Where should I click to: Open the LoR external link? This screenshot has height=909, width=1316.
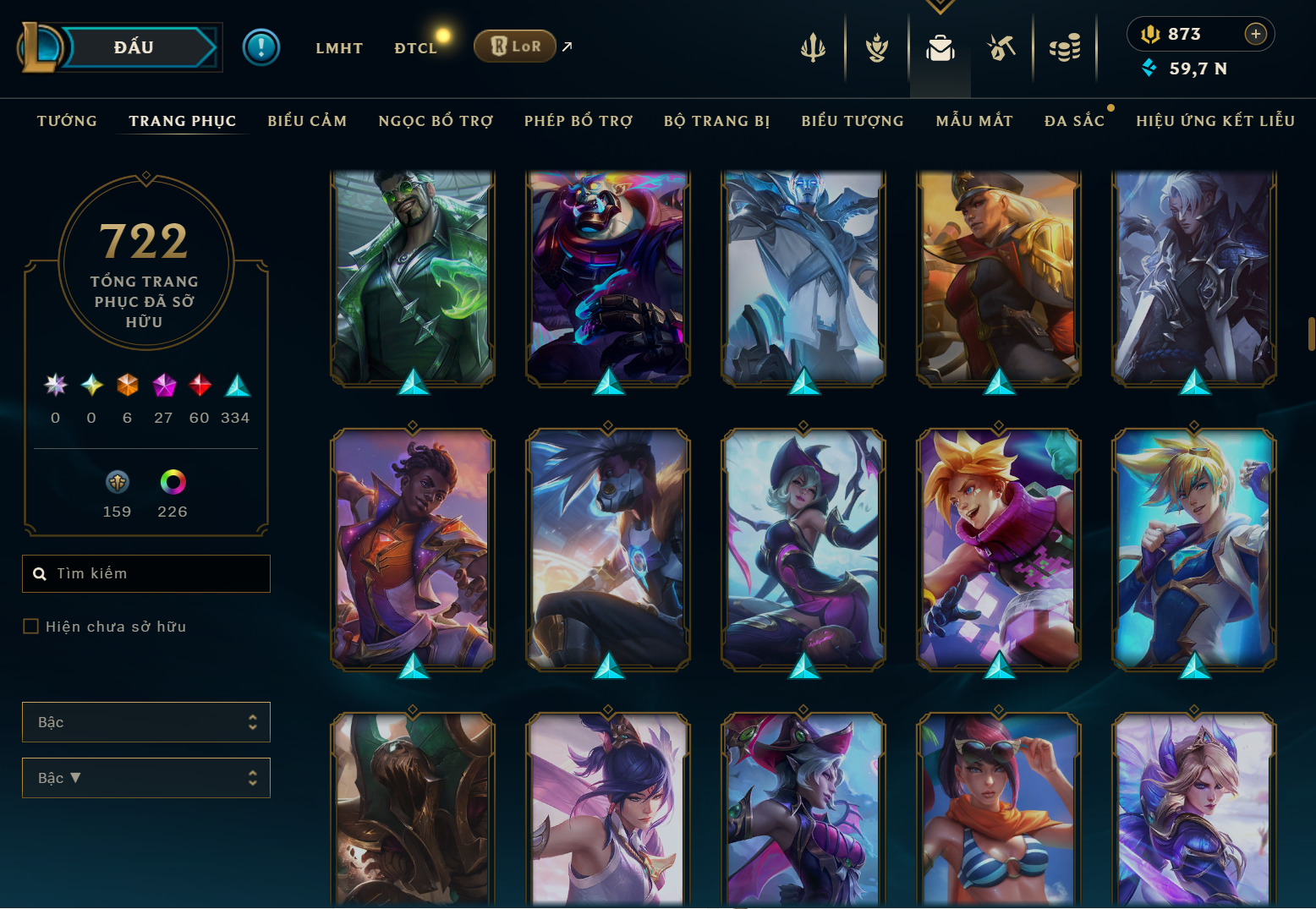(x=515, y=47)
